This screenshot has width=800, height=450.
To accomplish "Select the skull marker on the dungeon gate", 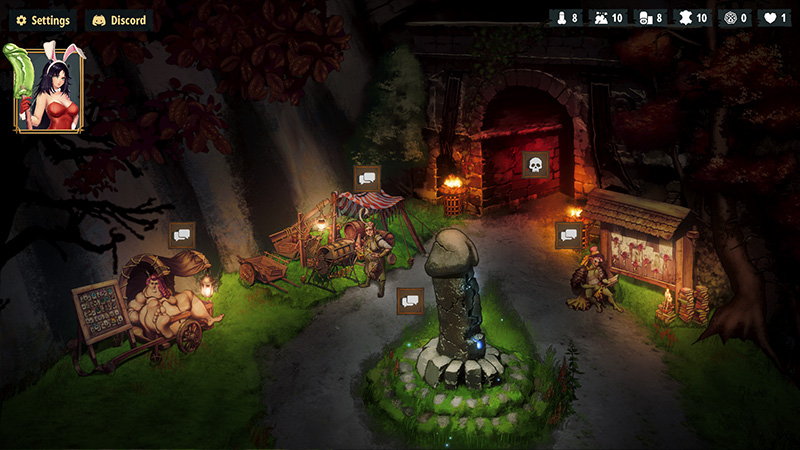I will point(535,165).
